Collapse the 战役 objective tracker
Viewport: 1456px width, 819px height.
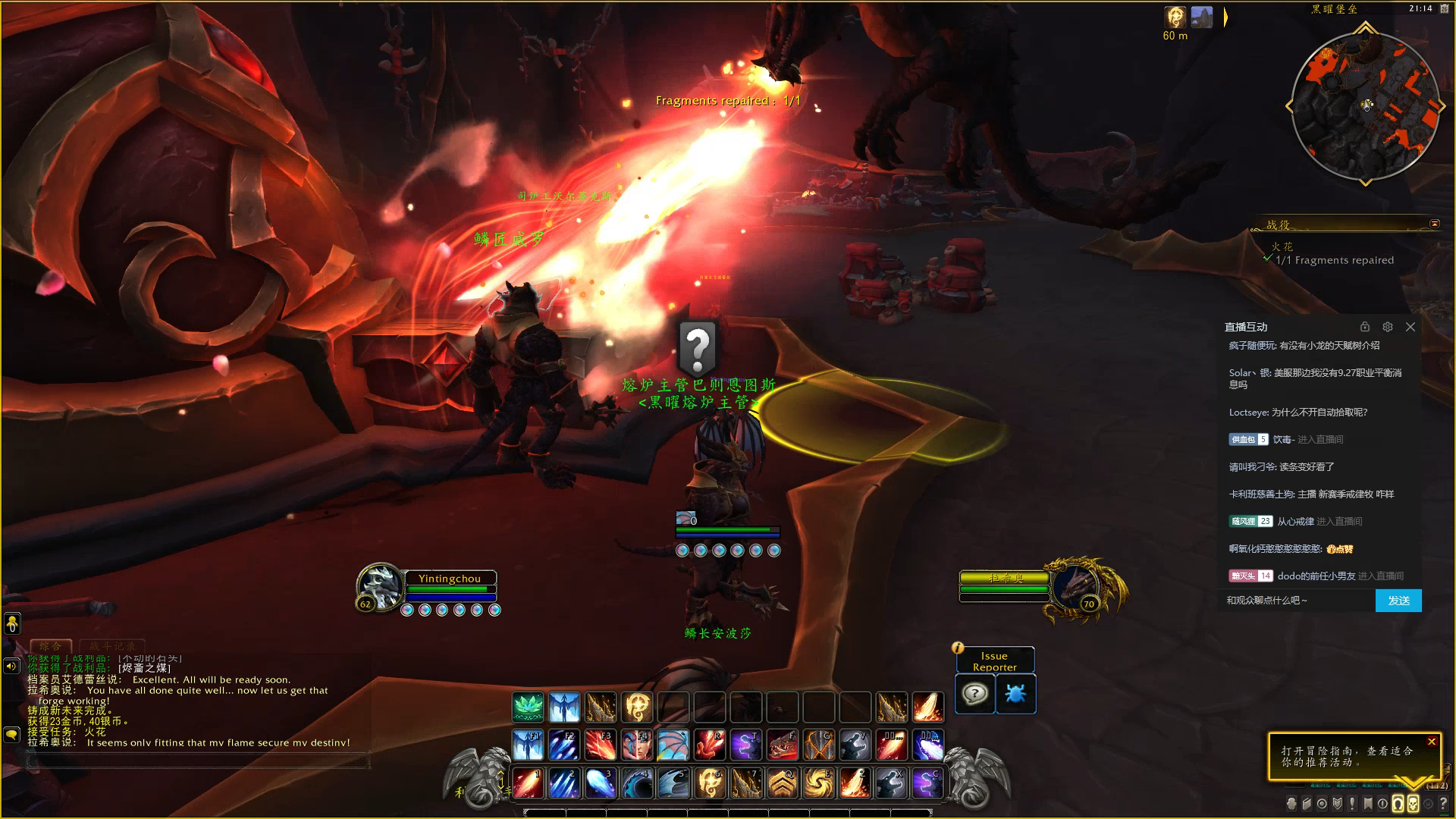coord(1434,224)
